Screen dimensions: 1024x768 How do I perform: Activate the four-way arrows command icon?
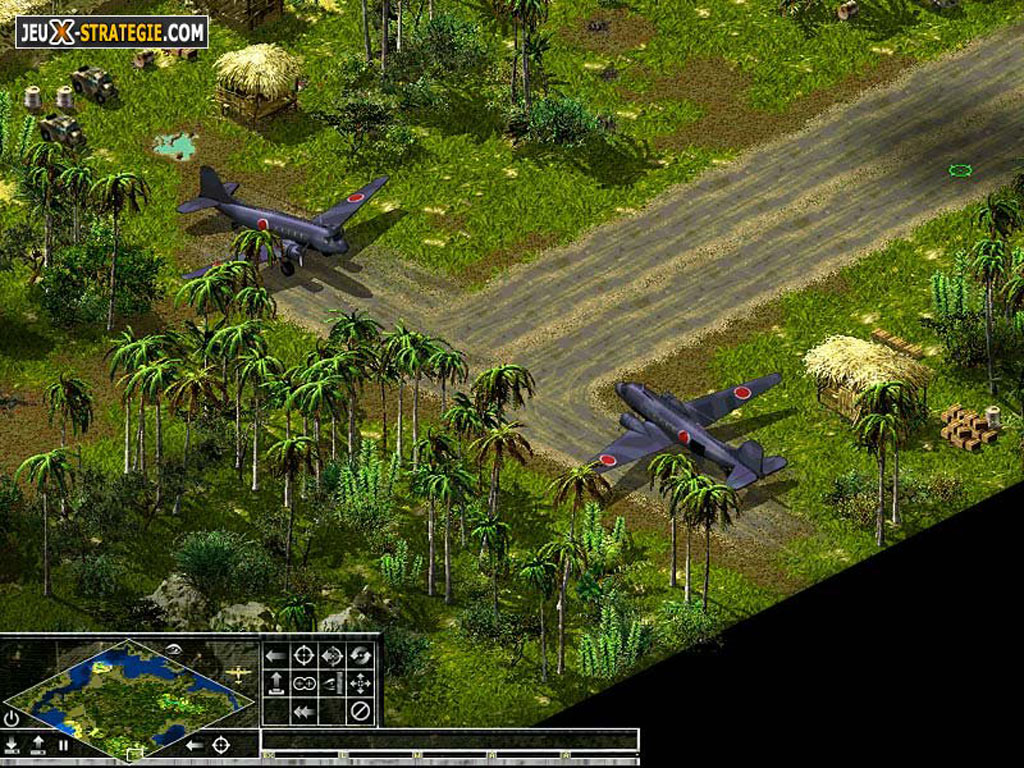360,684
